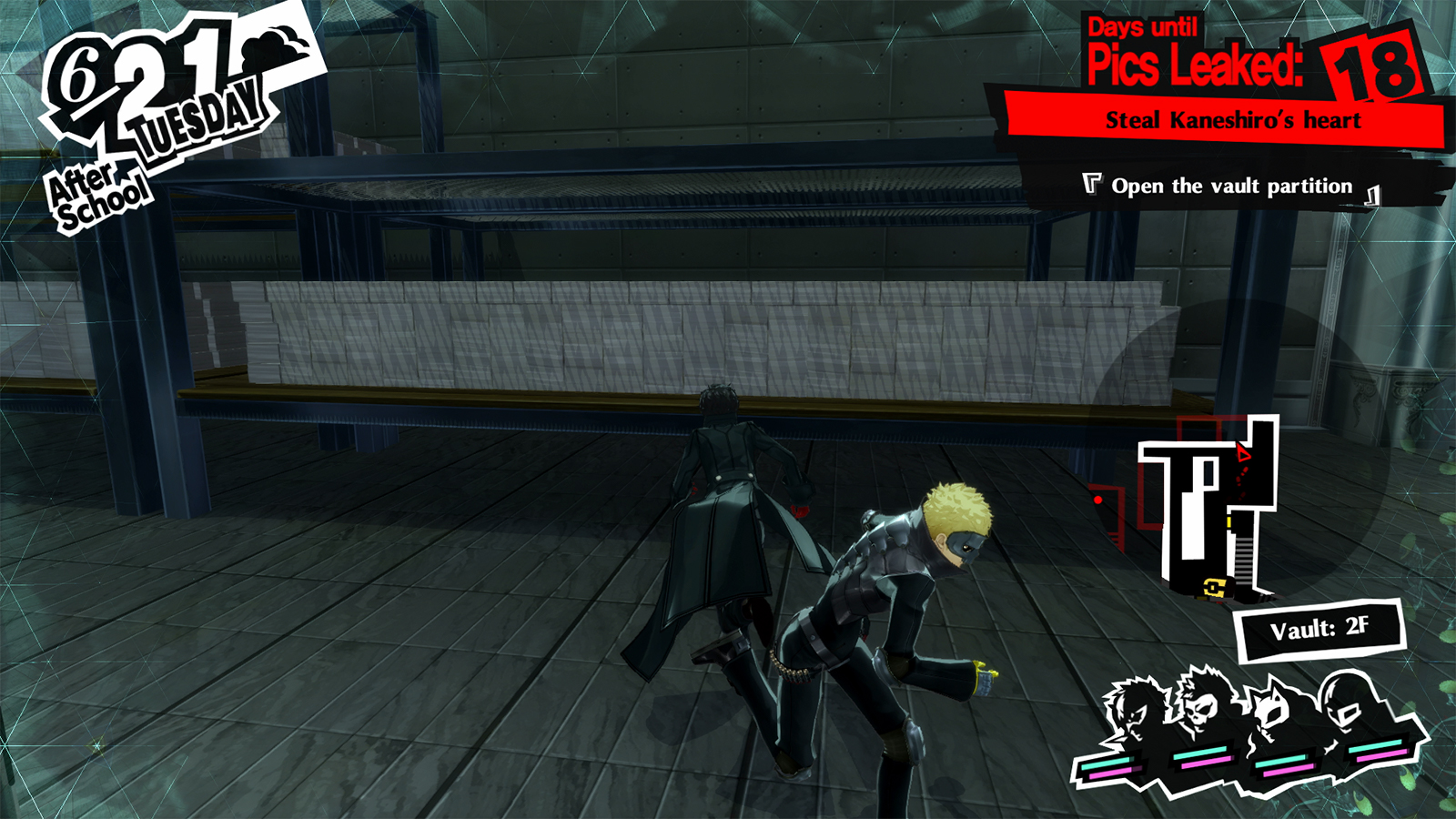Select the yellow treasure chest icon on minimap

1215,587
